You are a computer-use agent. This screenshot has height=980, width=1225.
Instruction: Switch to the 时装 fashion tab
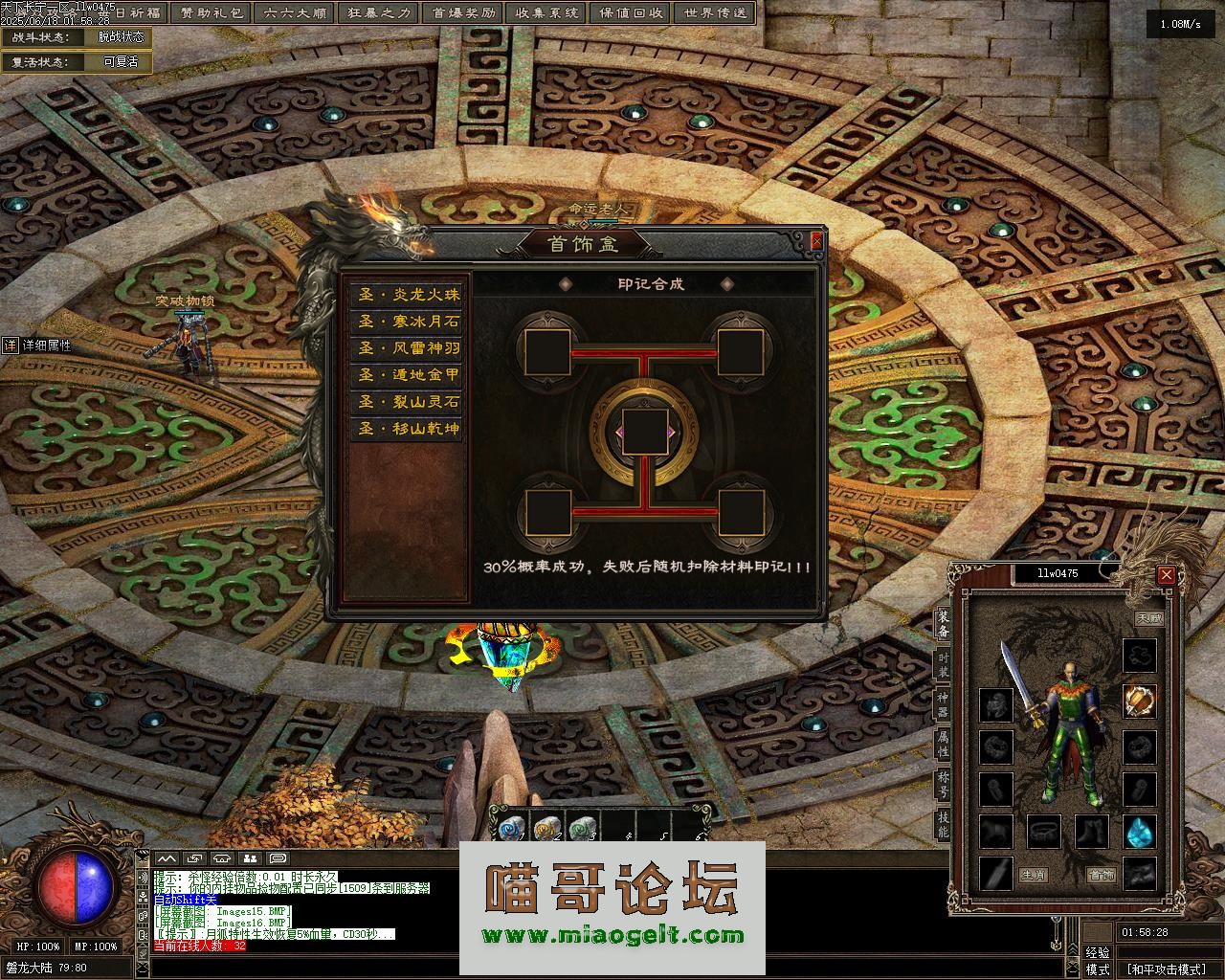point(943,666)
